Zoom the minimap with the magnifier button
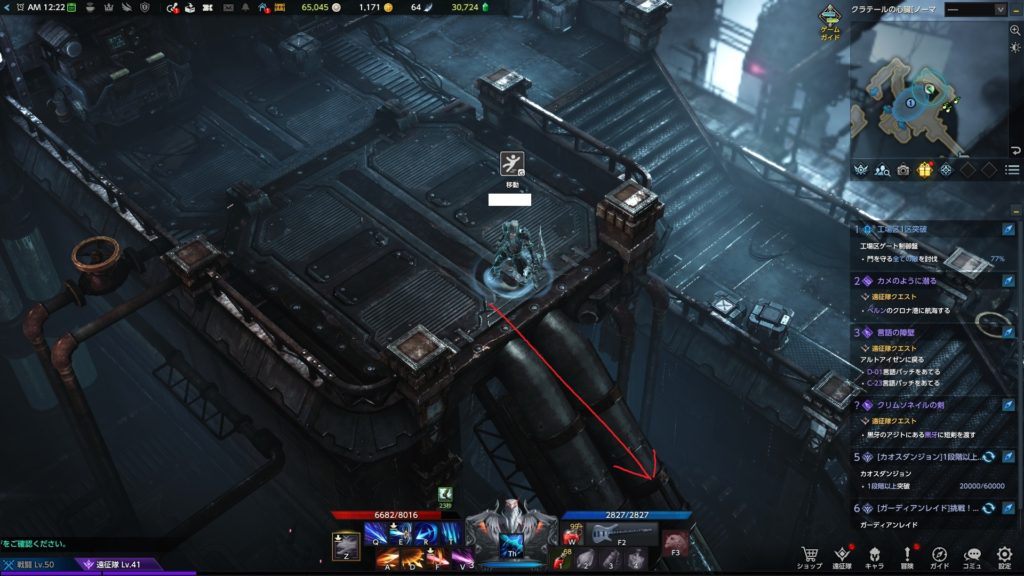This screenshot has height=576, width=1024. tap(1015, 31)
